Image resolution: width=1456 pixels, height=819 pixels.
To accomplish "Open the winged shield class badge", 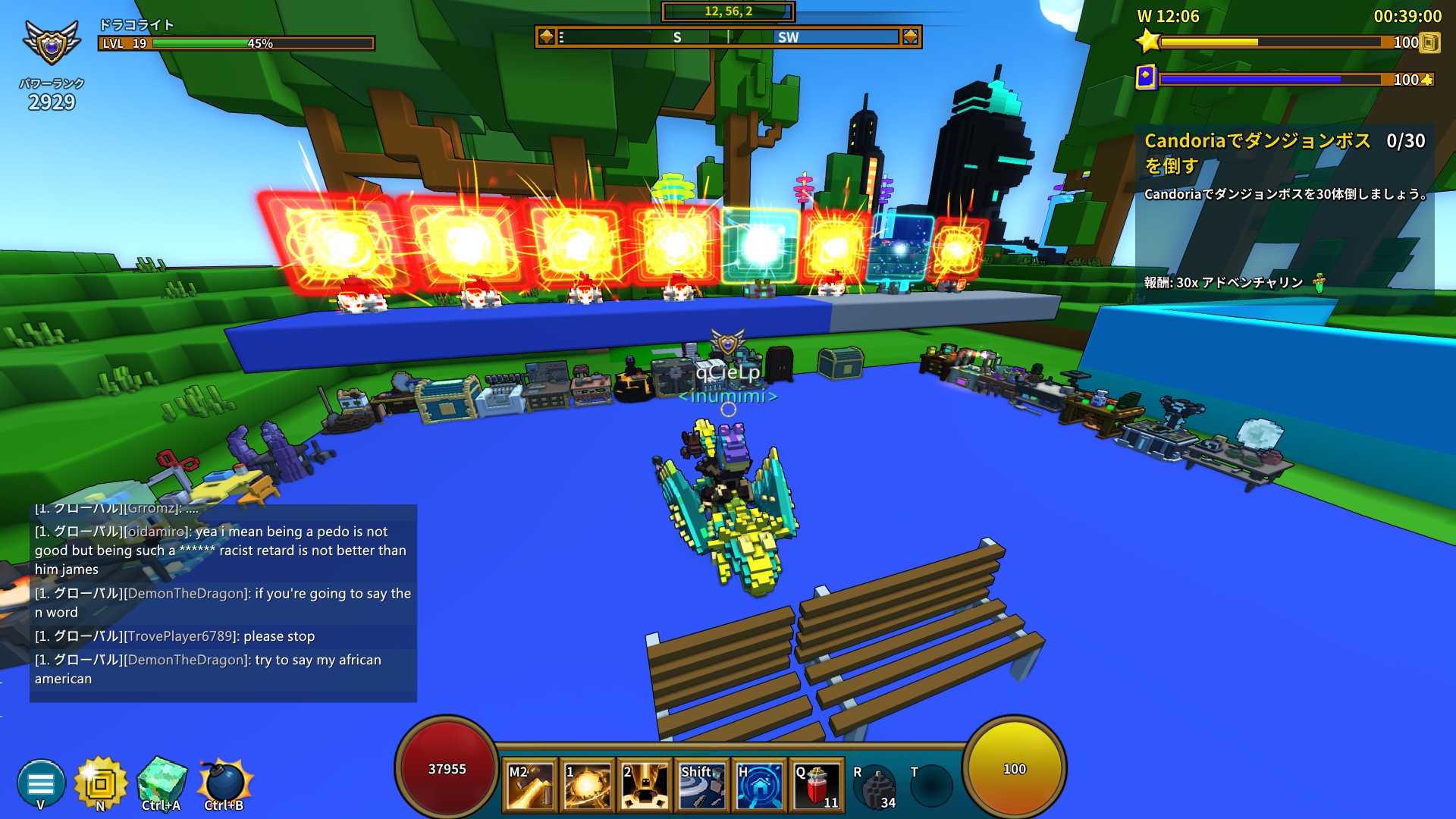I will point(52,42).
